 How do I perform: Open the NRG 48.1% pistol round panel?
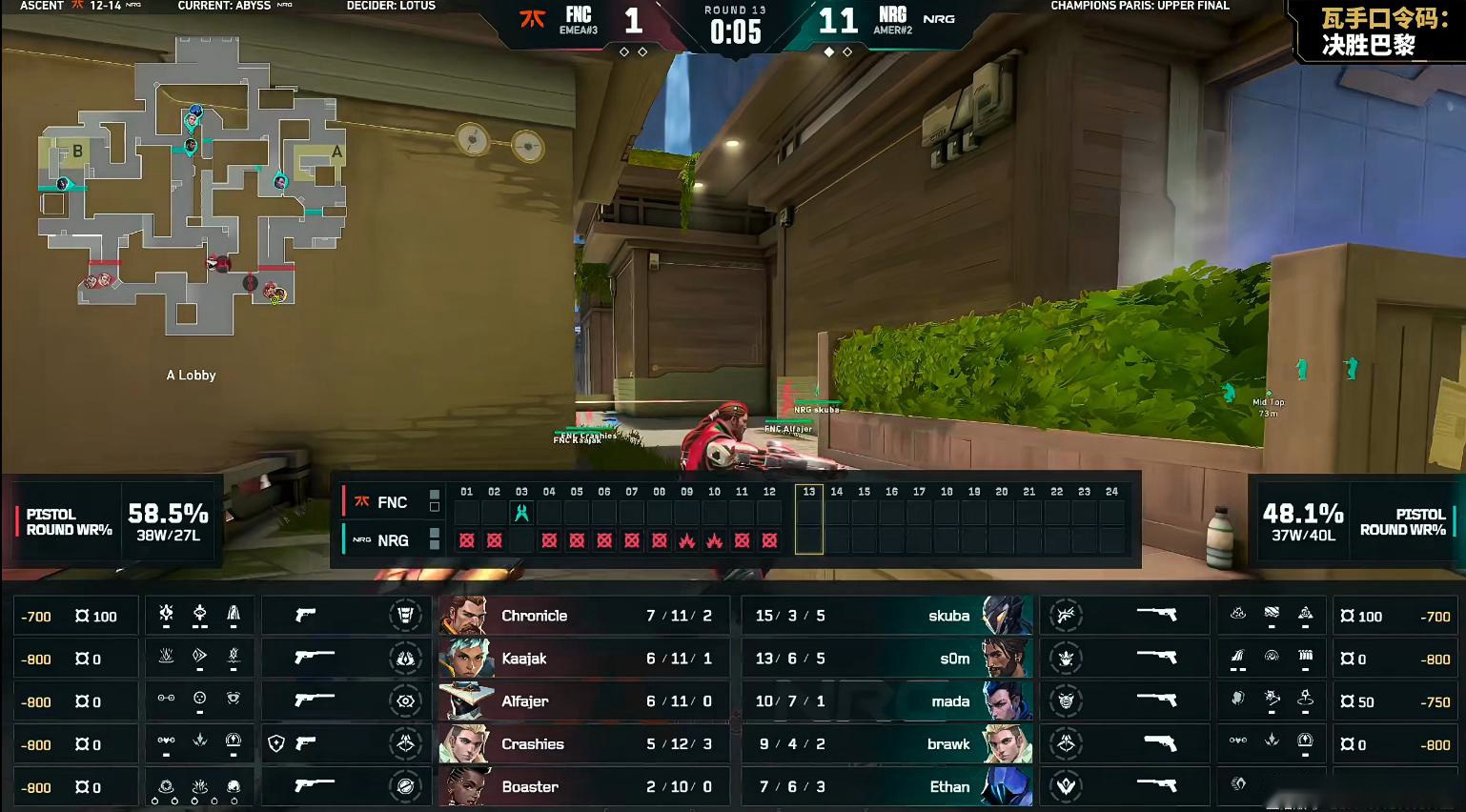click(1354, 522)
